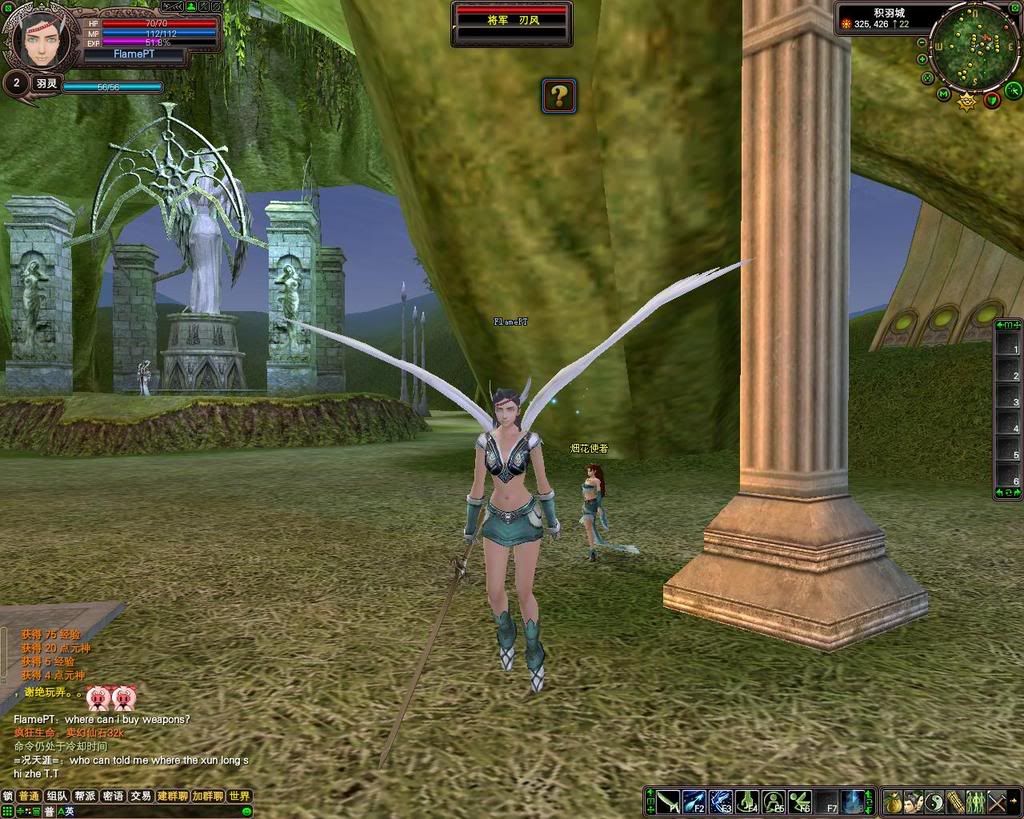Click the yellow question mark help button
Viewport: 1024px width, 819px height.
[x=559, y=96]
